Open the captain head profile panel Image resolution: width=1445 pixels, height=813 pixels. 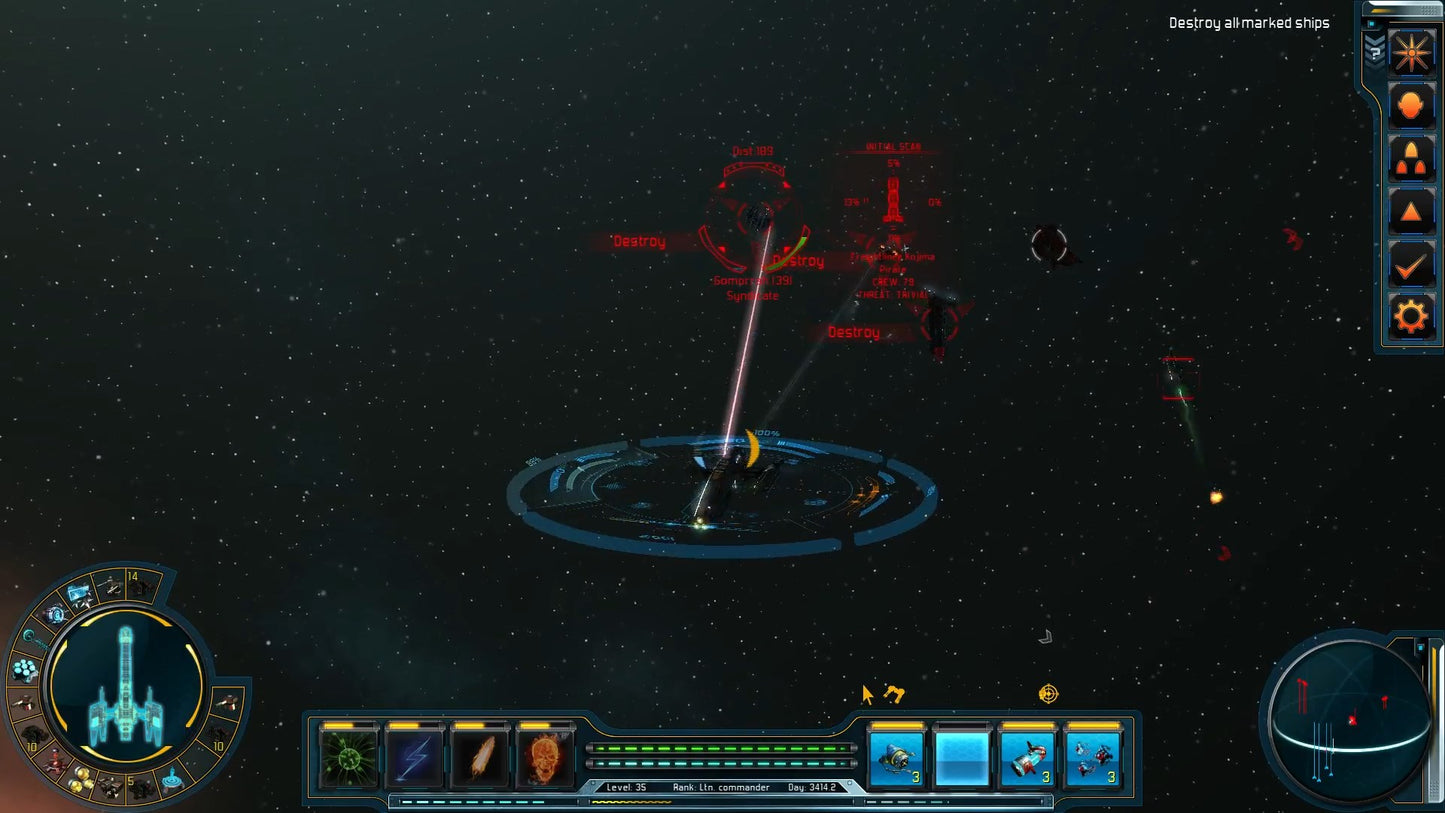tap(1411, 105)
